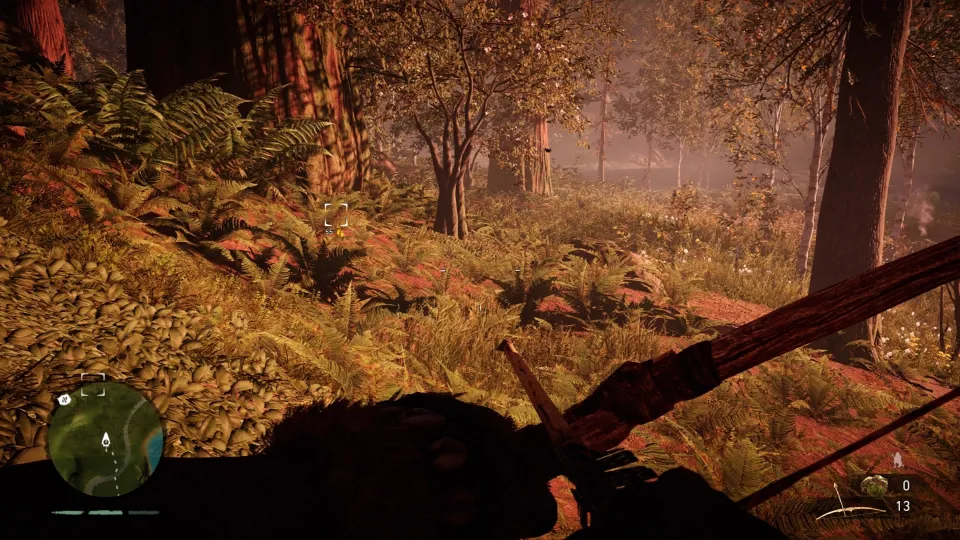The image size is (960, 540).
Task: Select the green bait item icon
Action: 875,485
